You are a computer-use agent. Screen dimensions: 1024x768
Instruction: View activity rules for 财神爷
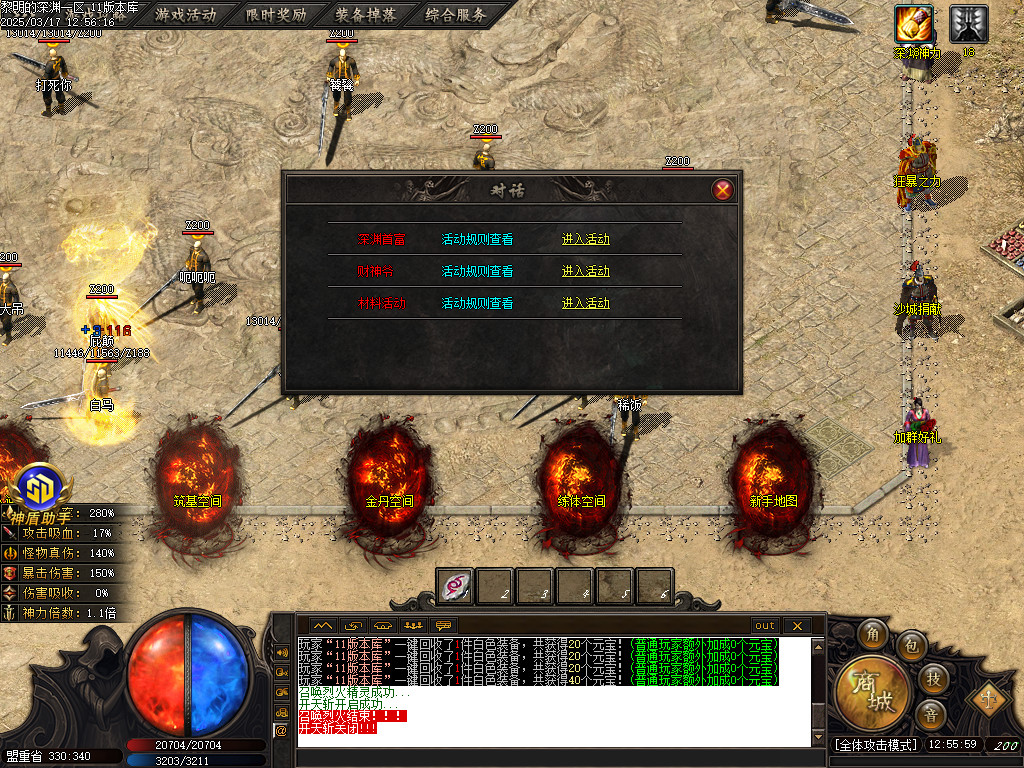pos(477,272)
